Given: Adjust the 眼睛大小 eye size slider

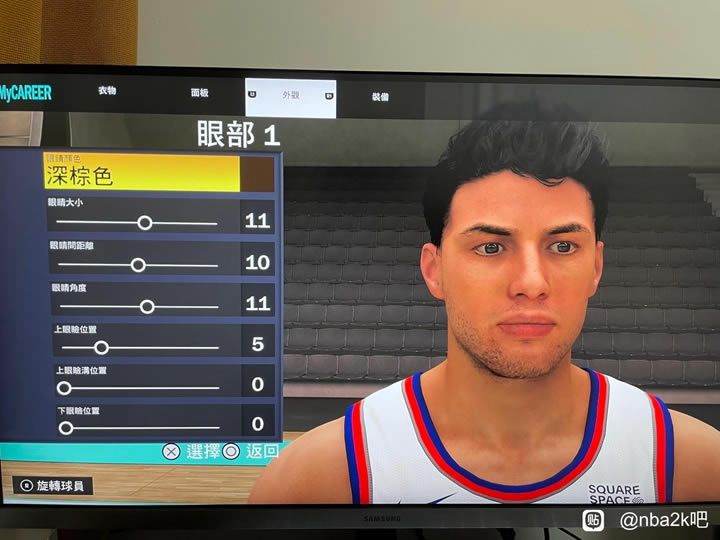Looking at the screenshot, I should coord(145,223).
